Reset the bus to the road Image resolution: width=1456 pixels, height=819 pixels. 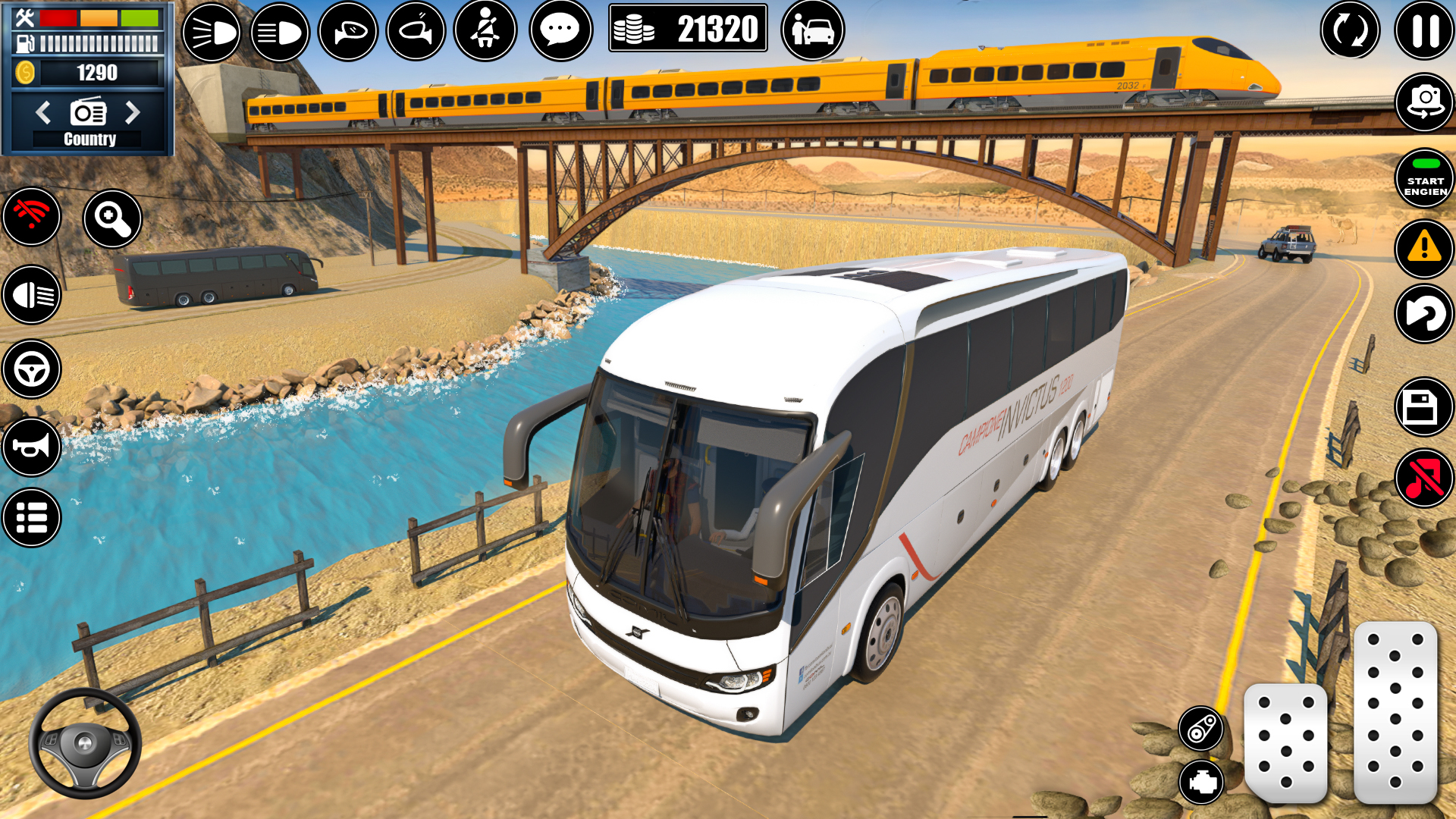coord(1424,314)
